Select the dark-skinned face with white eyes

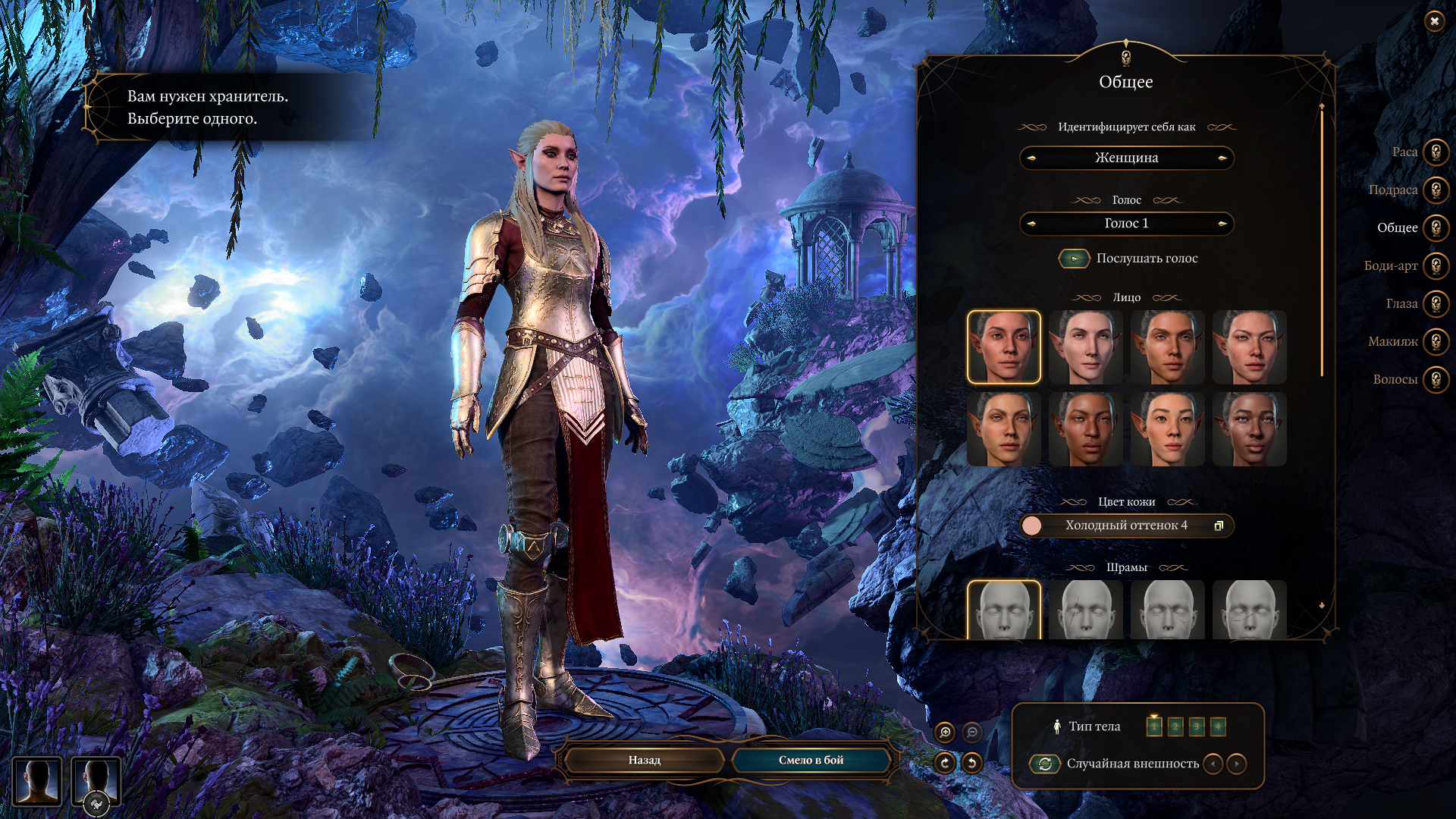pos(1249,428)
